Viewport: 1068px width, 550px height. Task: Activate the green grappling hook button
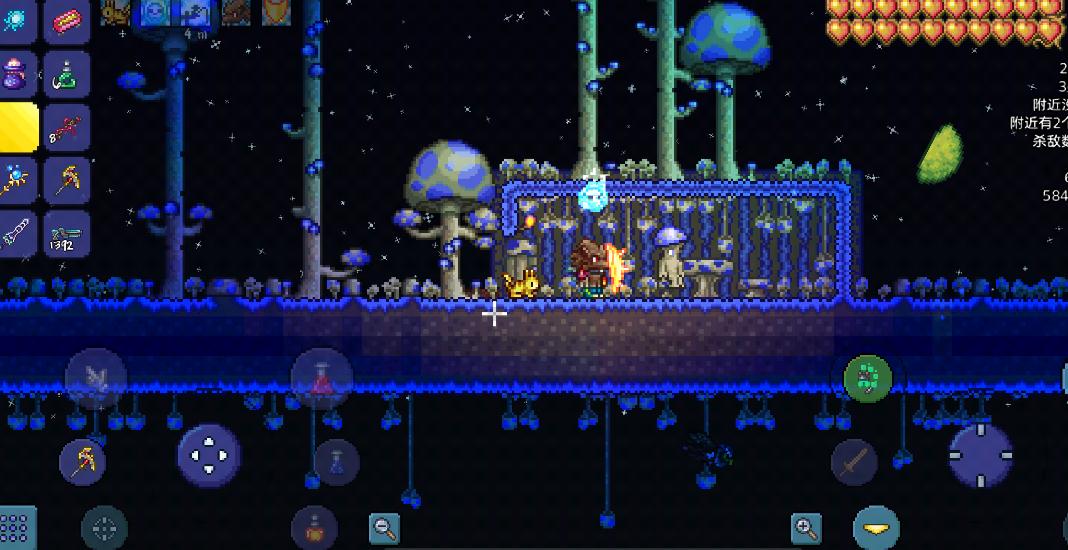[867, 378]
